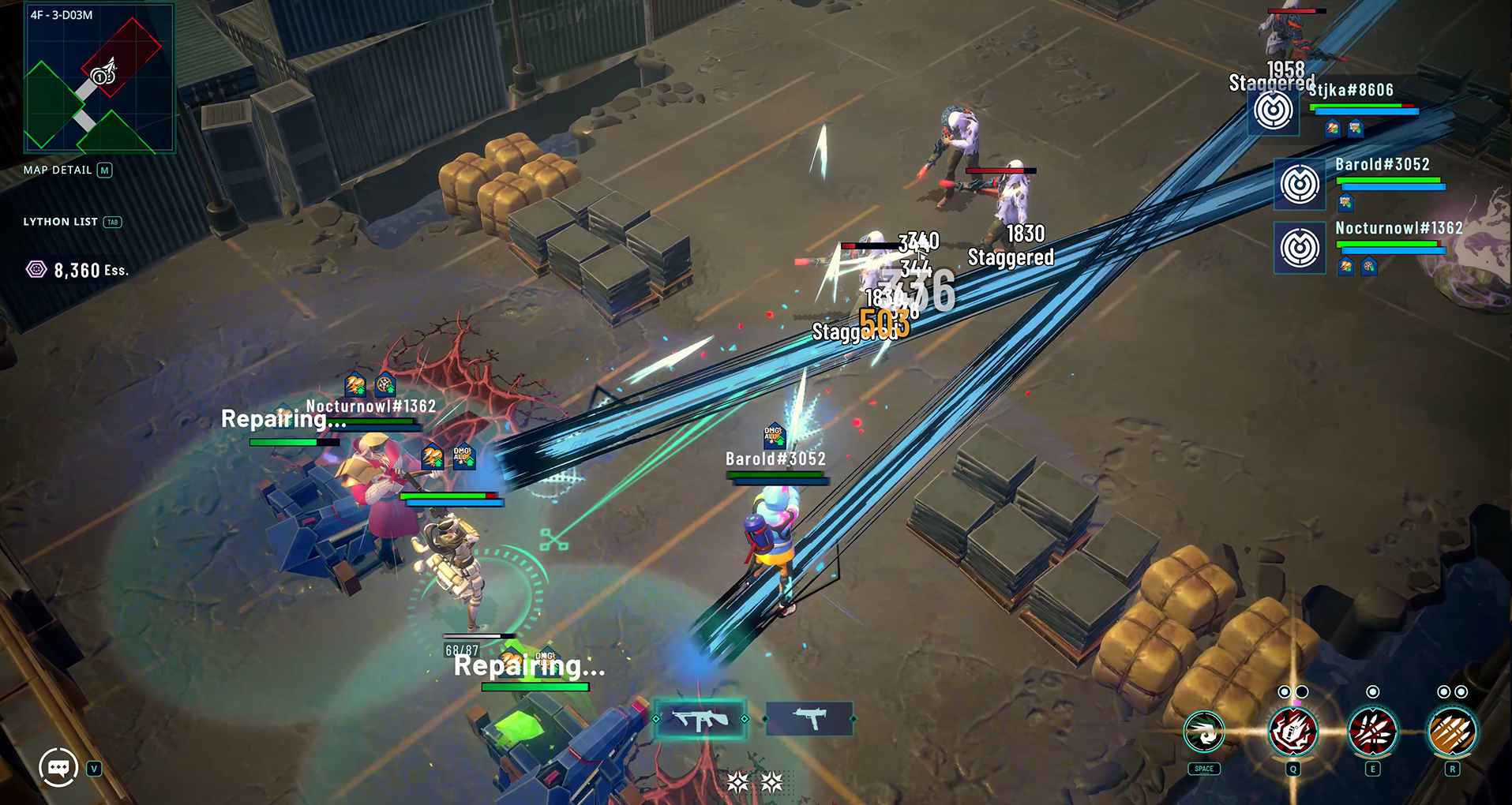Expand the Map Detail panel
The image size is (1512, 805).
pos(105,170)
